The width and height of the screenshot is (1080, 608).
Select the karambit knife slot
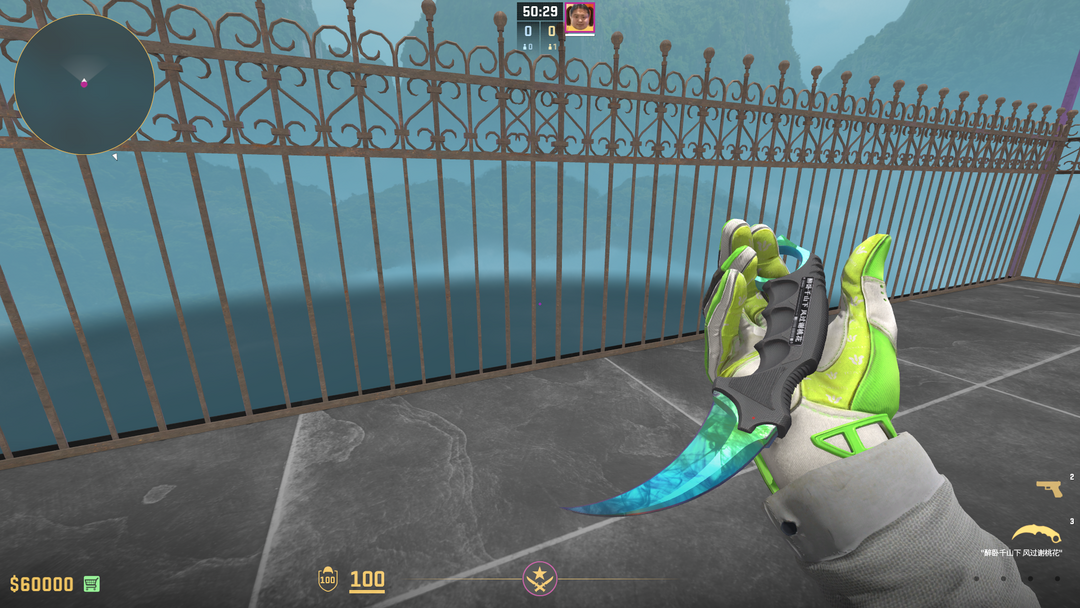click(1035, 533)
